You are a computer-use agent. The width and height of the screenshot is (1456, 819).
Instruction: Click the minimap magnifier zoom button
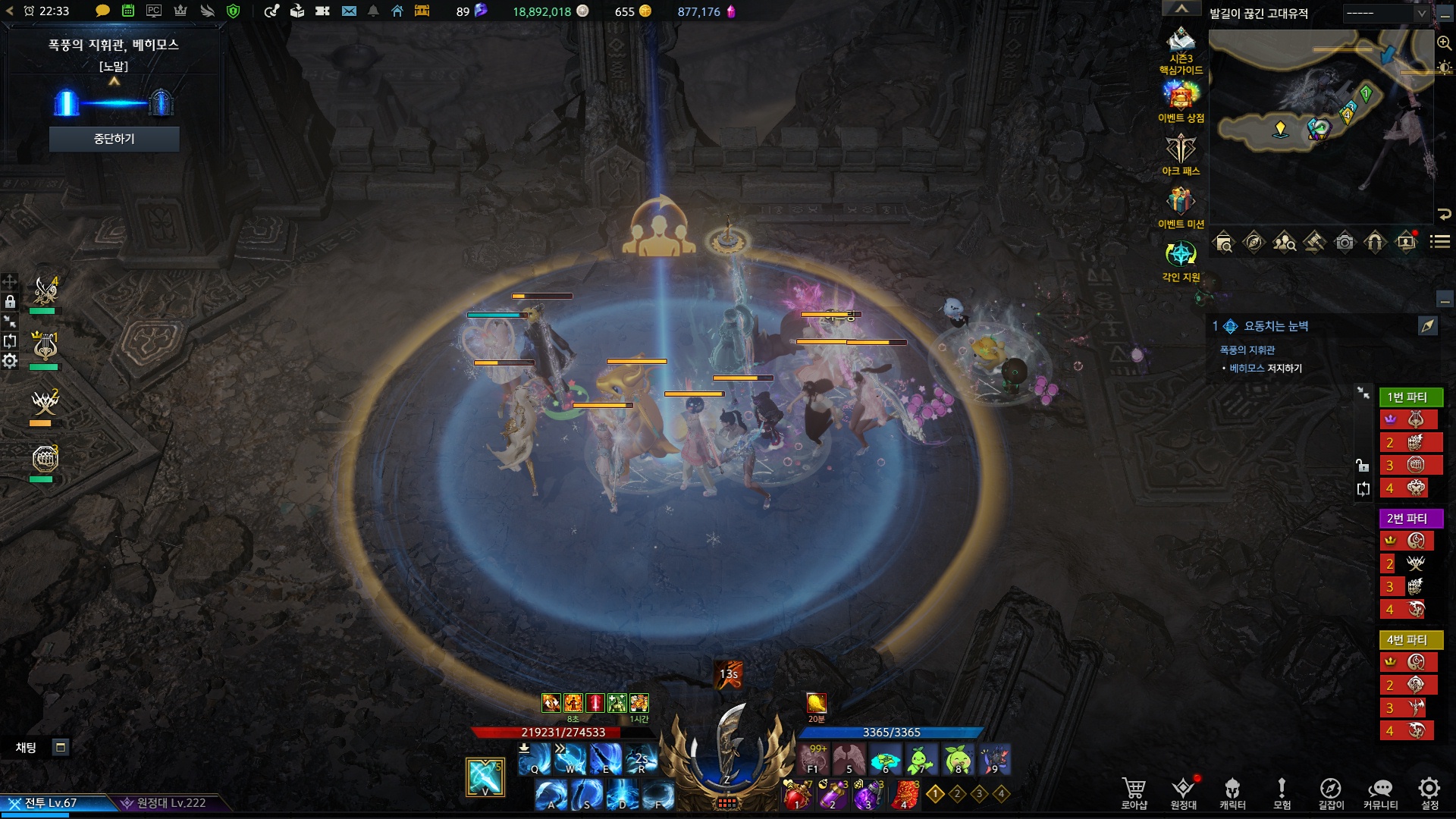click(x=1444, y=44)
